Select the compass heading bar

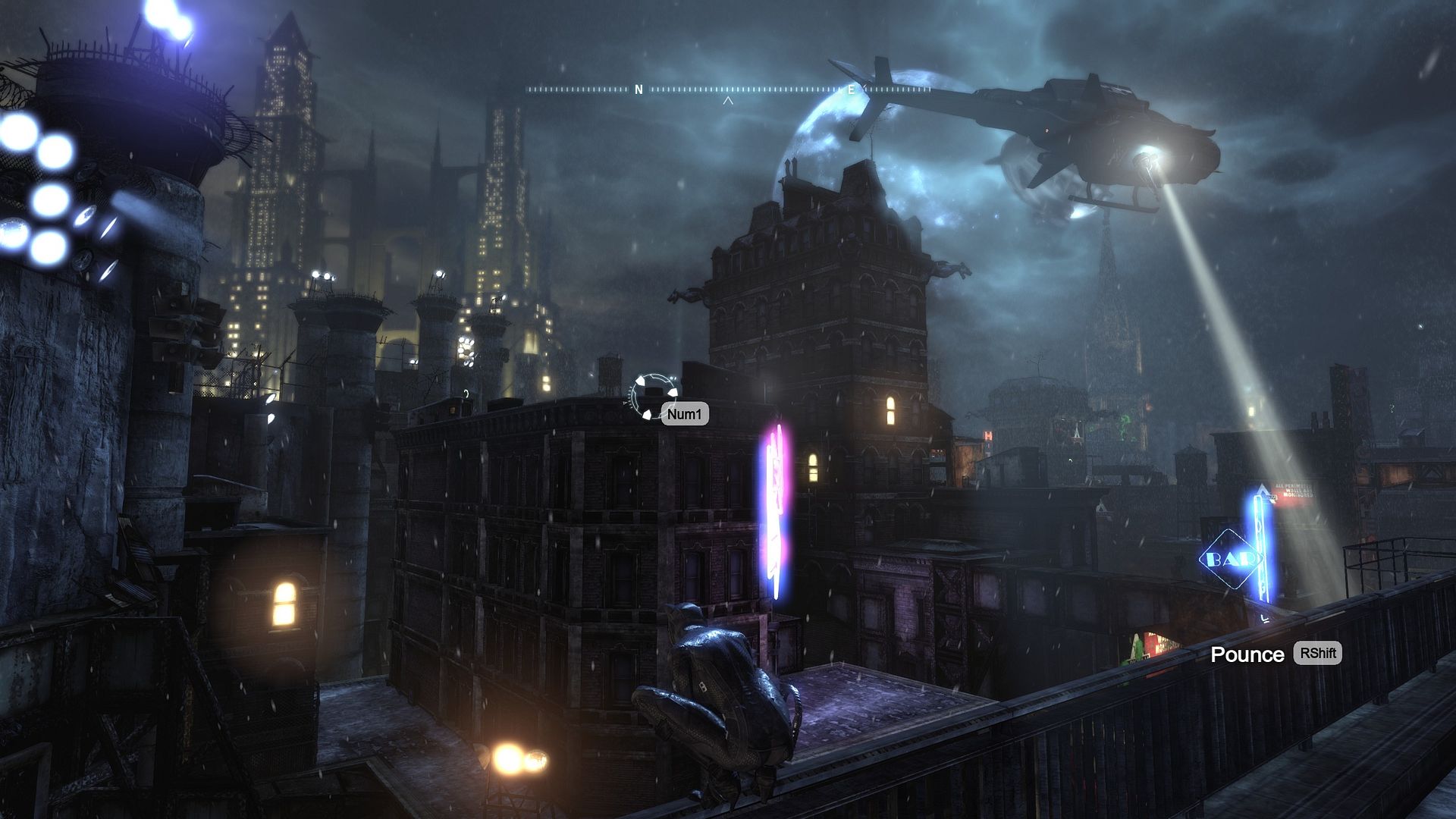[728, 89]
